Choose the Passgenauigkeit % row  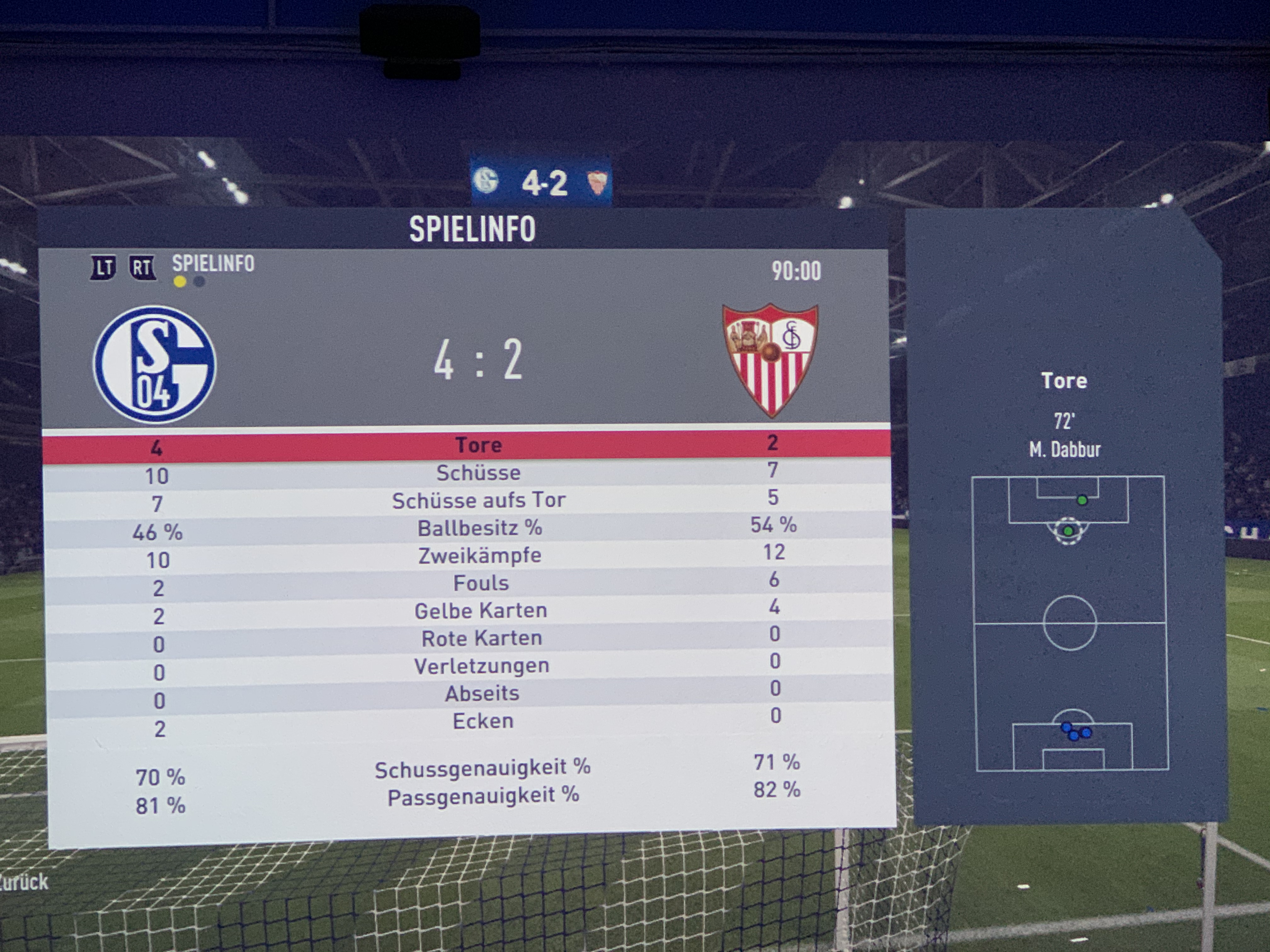pyautogui.click(x=483, y=796)
